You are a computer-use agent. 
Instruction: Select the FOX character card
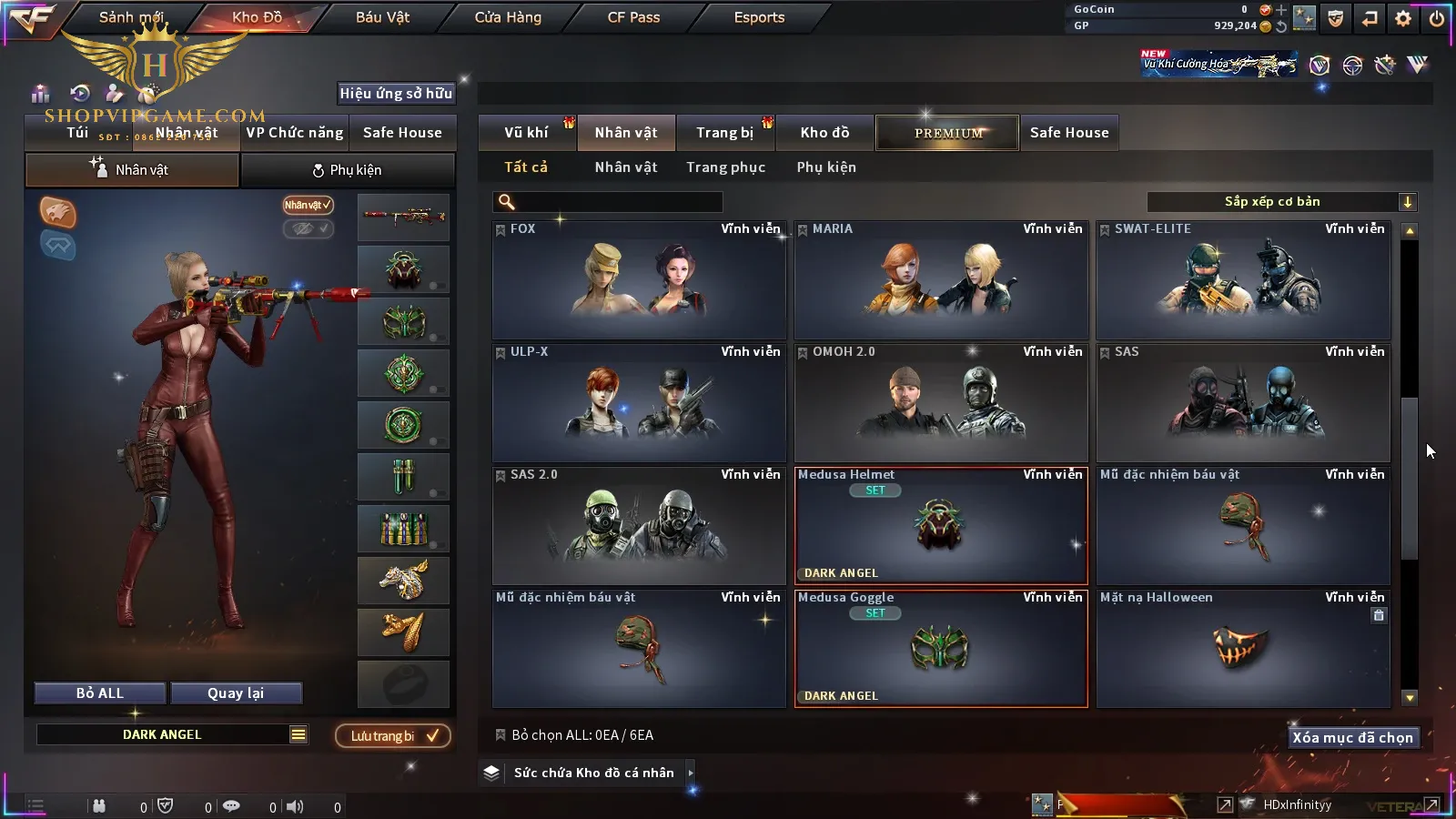coord(639,280)
